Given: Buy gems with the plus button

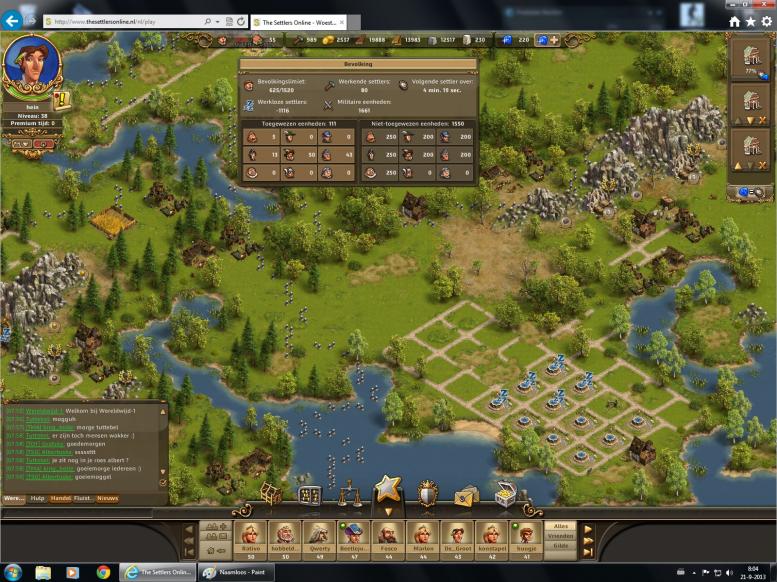Looking at the screenshot, I should pos(554,40).
